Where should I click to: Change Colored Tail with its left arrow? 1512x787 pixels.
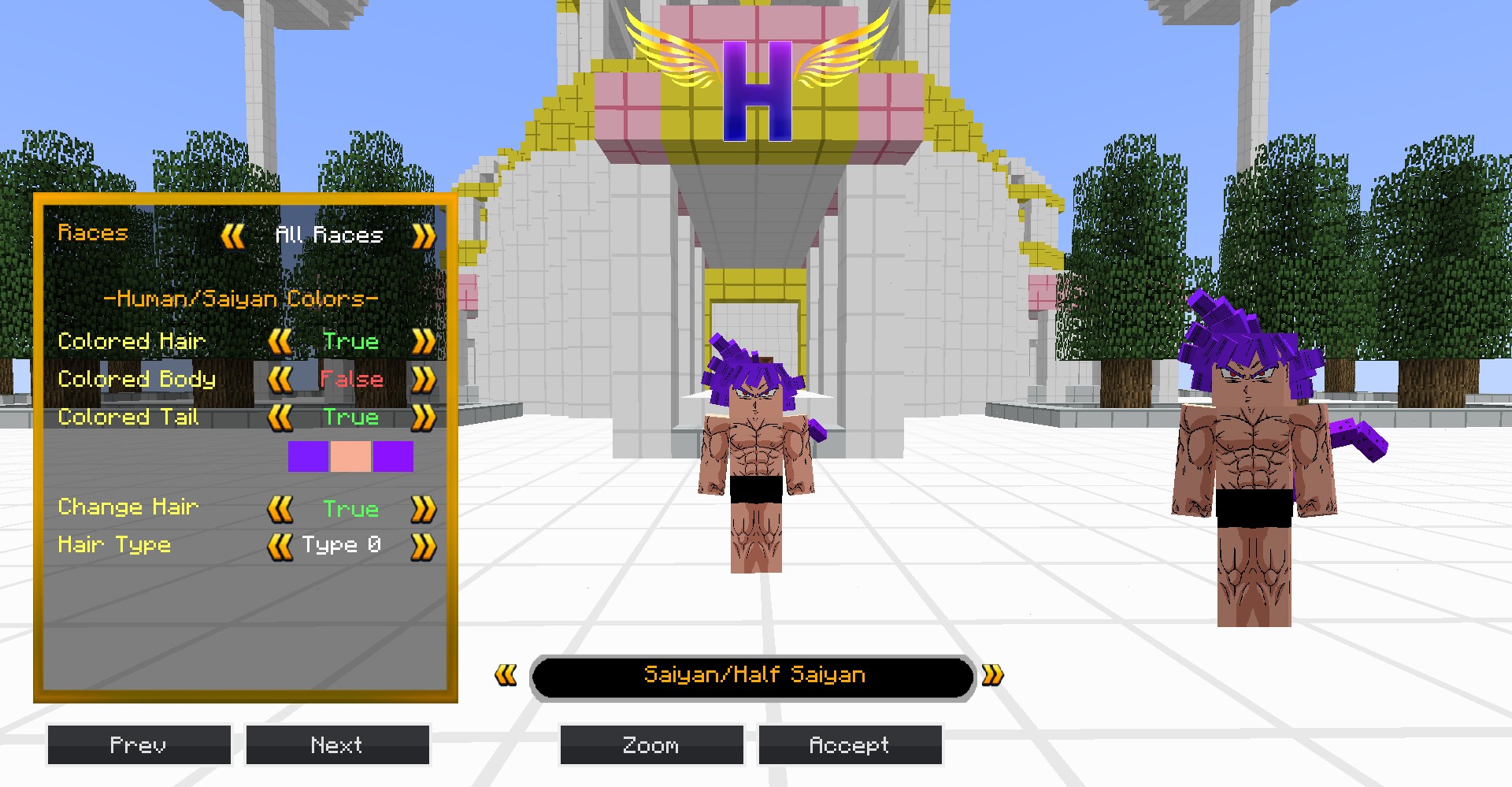pyautogui.click(x=280, y=418)
